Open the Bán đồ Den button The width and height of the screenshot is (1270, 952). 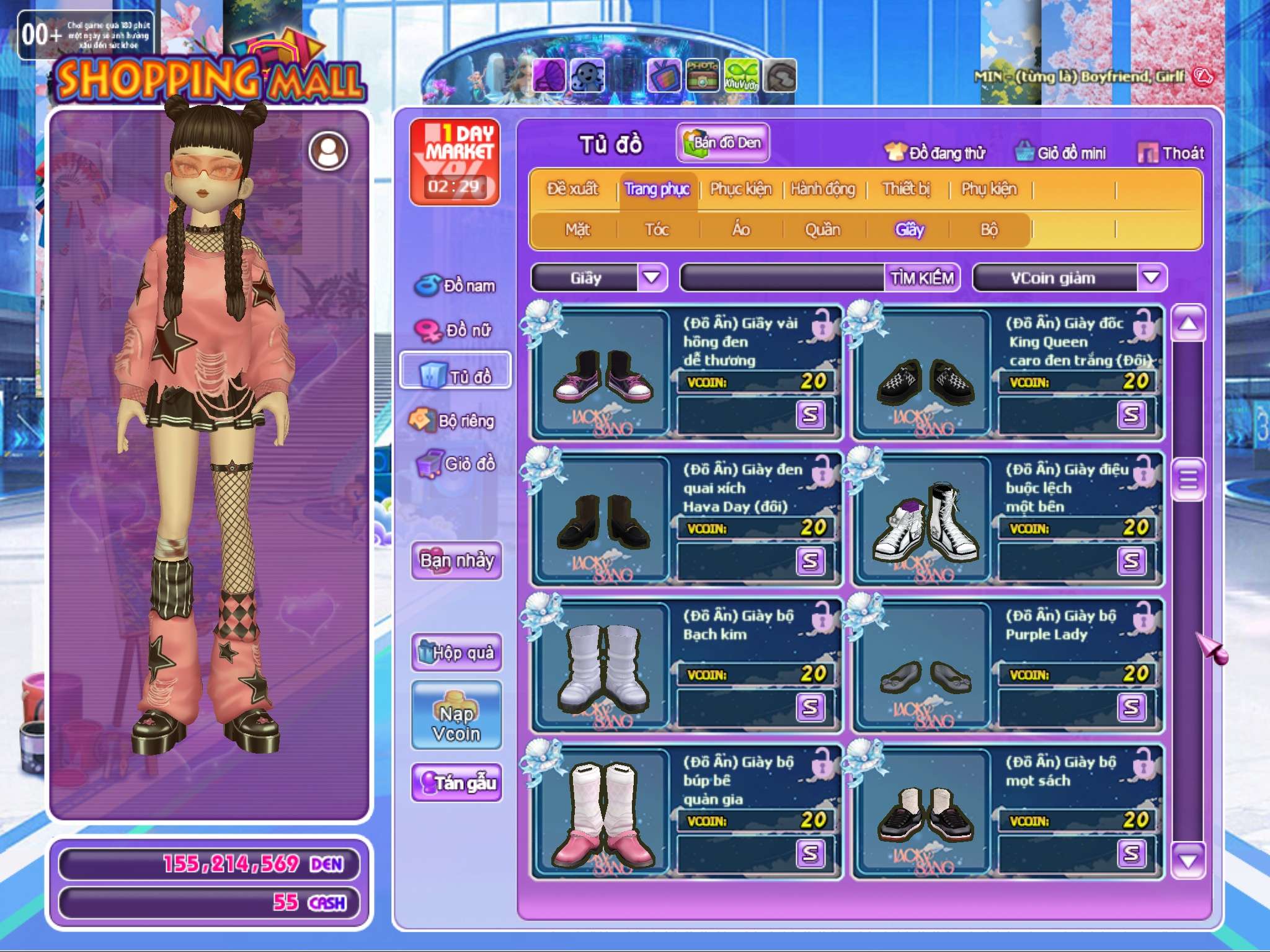click(723, 143)
